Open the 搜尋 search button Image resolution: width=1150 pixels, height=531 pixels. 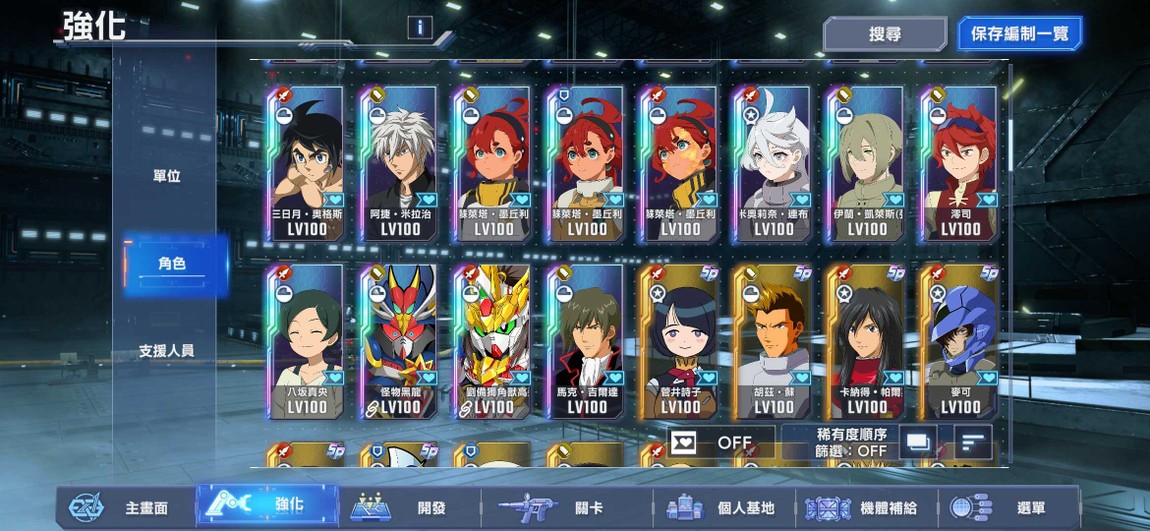point(884,34)
